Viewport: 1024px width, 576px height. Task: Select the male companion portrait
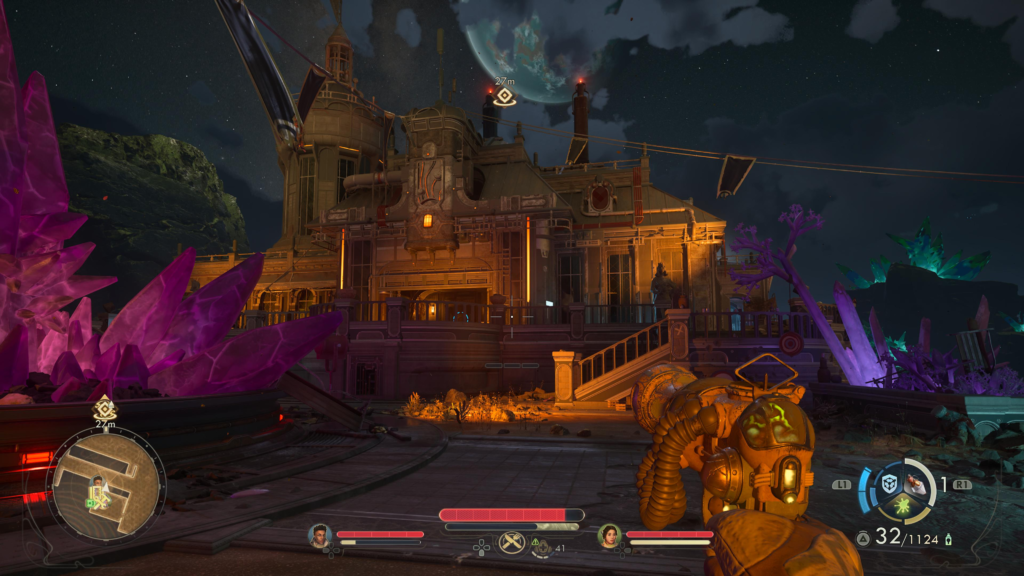coord(320,535)
